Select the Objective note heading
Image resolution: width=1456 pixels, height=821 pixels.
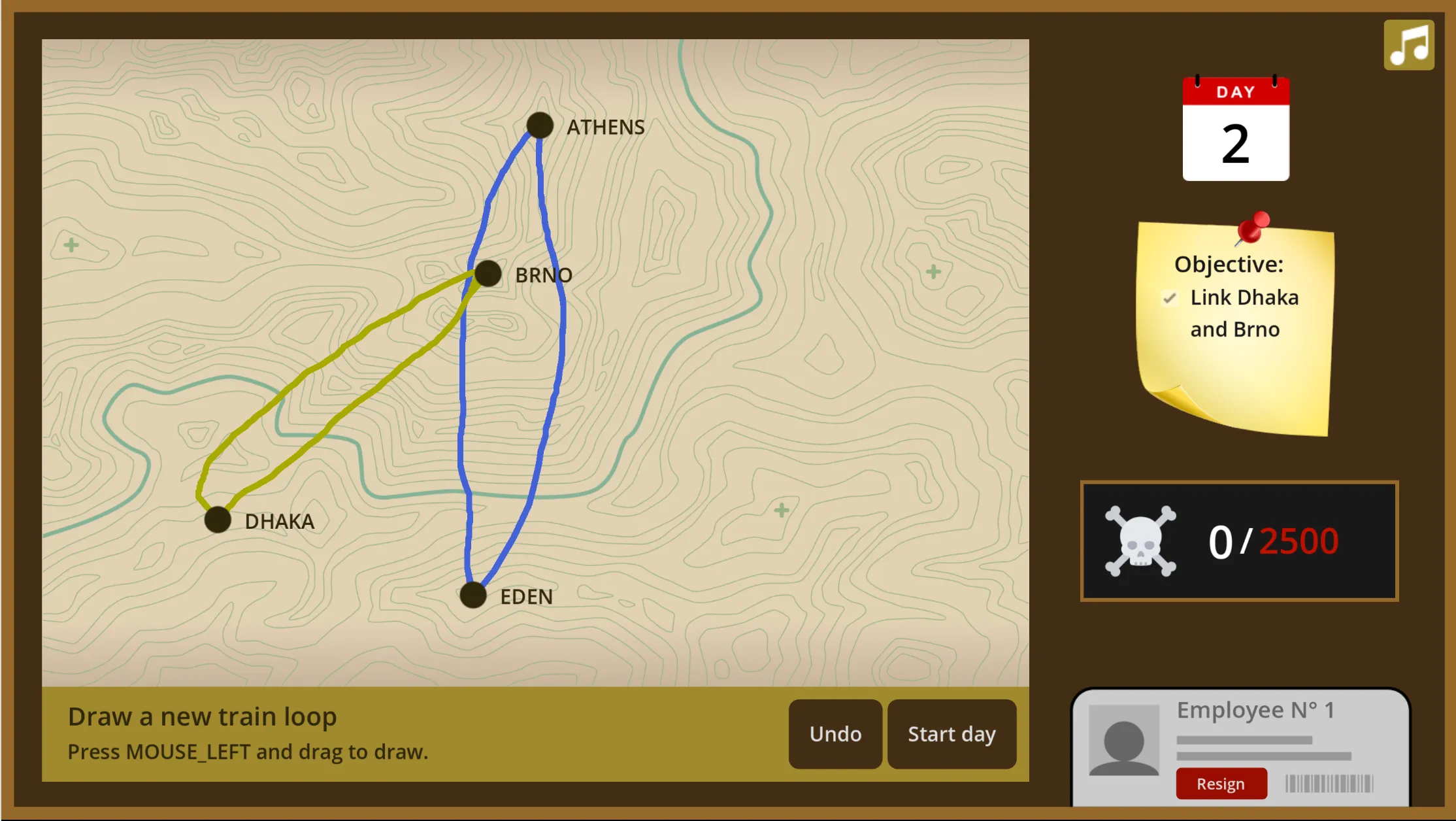(x=1229, y=265)
